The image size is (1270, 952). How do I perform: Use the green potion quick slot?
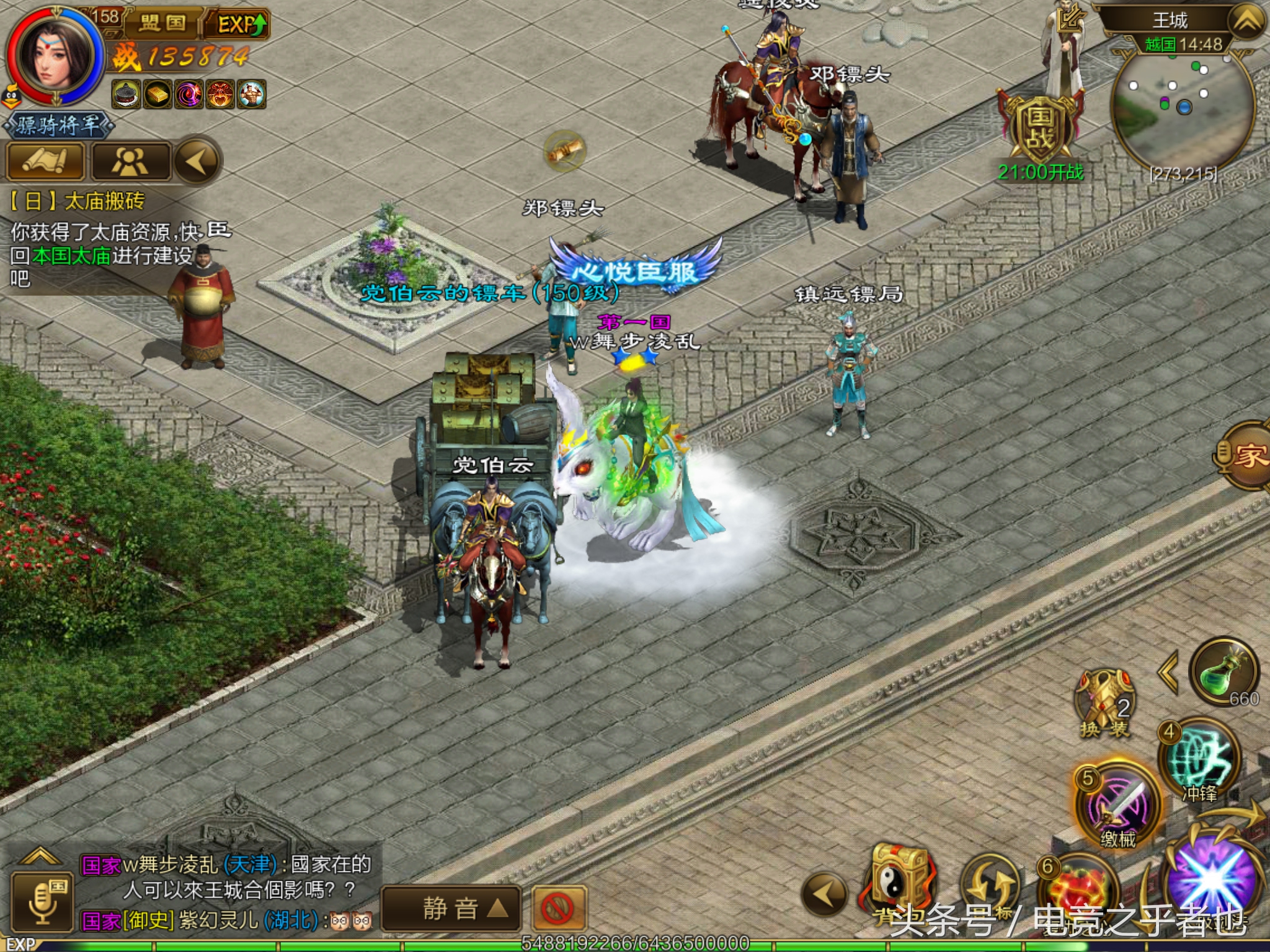point(1223,673)
